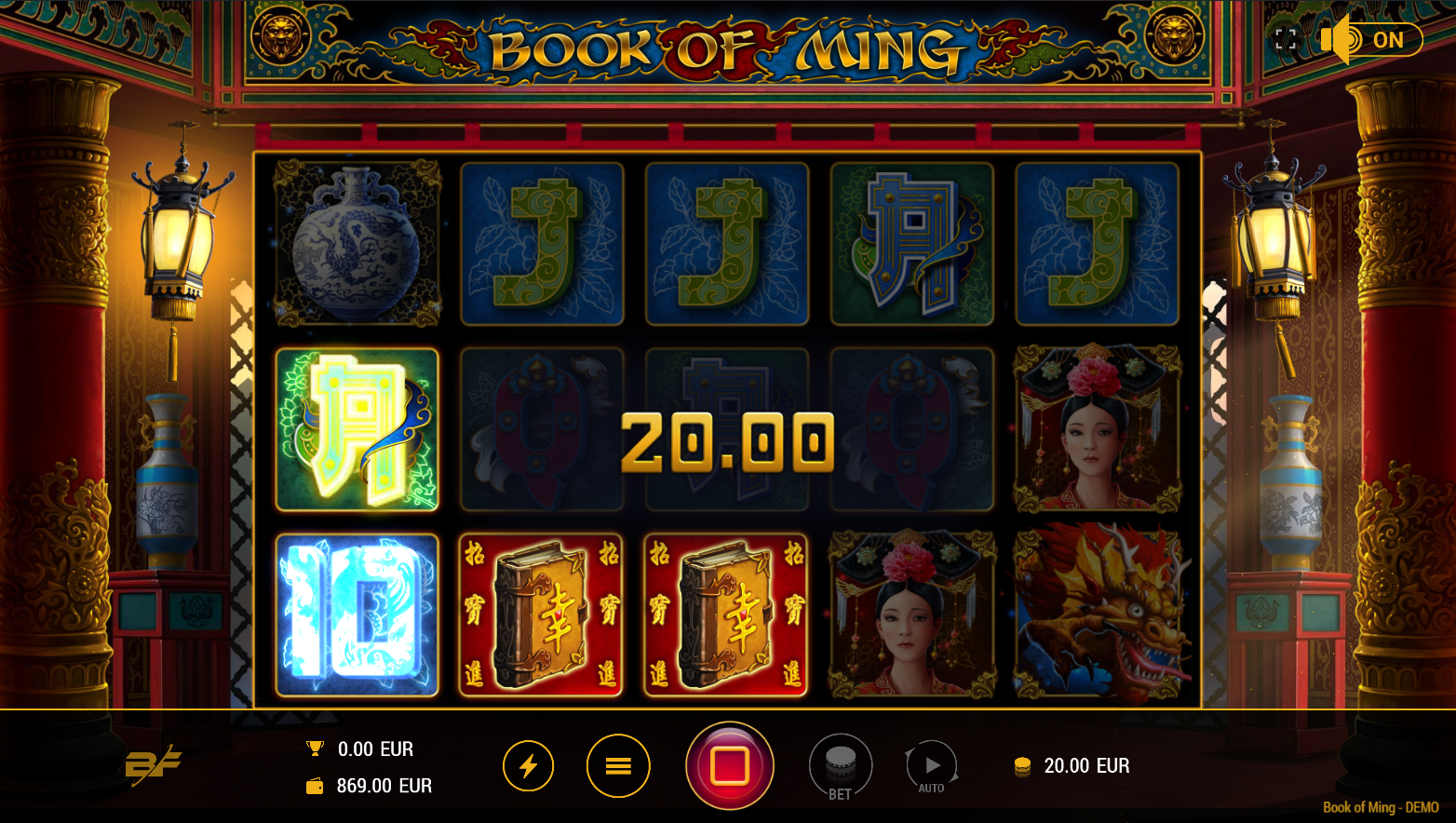Start autoplay via the AUTO icon
The image size is (1456, 823).
coord(931,763)
